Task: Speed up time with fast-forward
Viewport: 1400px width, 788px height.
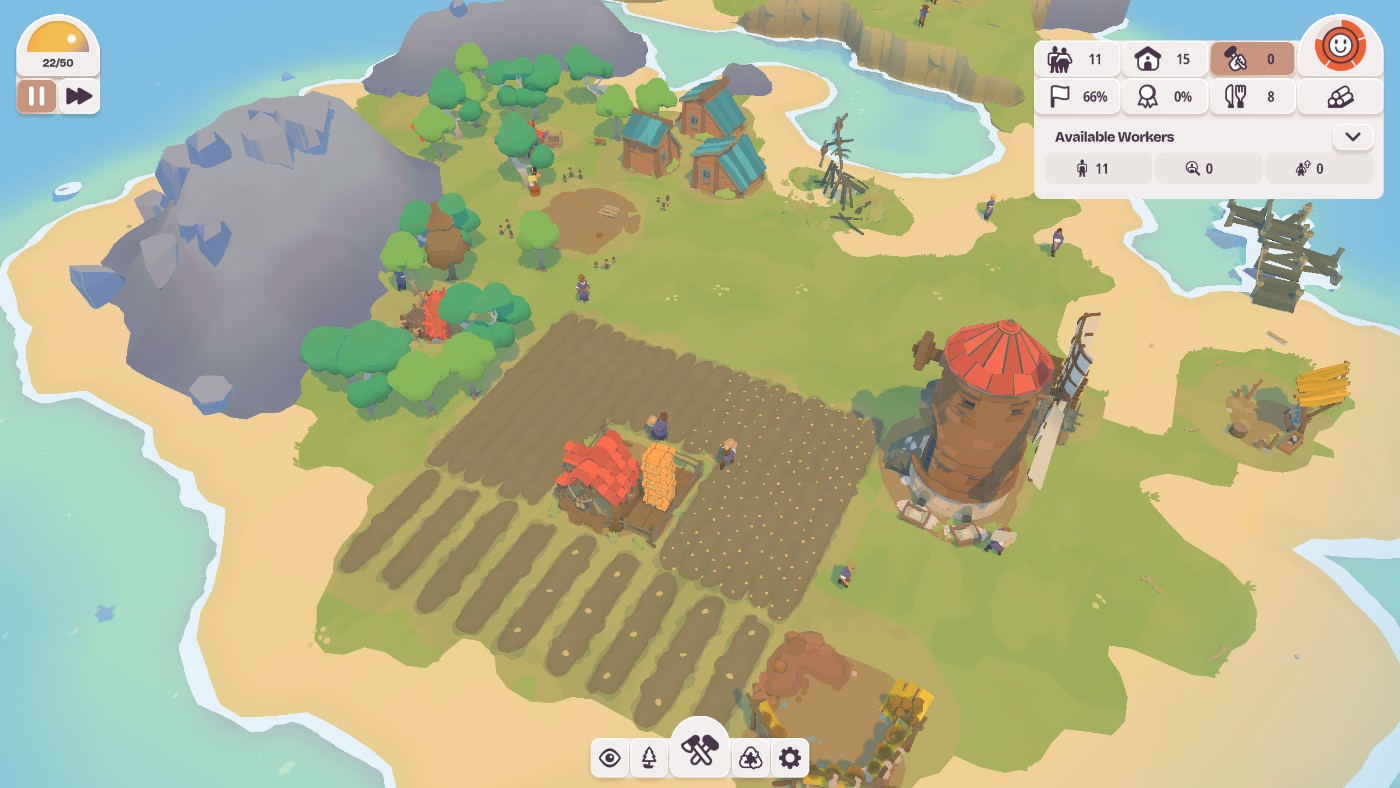Action: pos(79,96)
